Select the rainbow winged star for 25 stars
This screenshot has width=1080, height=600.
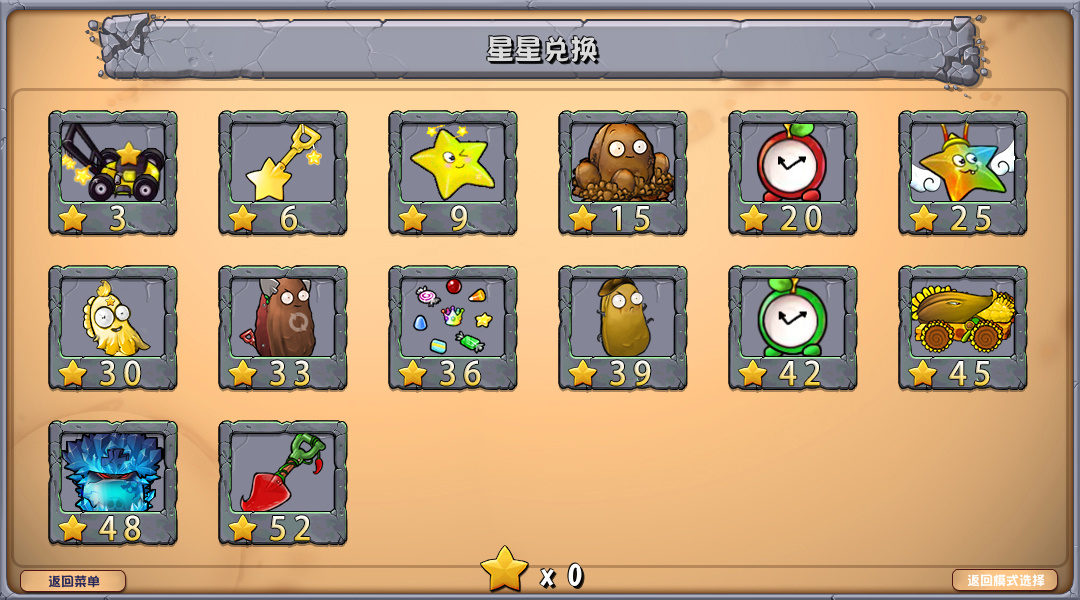(963, 172)
